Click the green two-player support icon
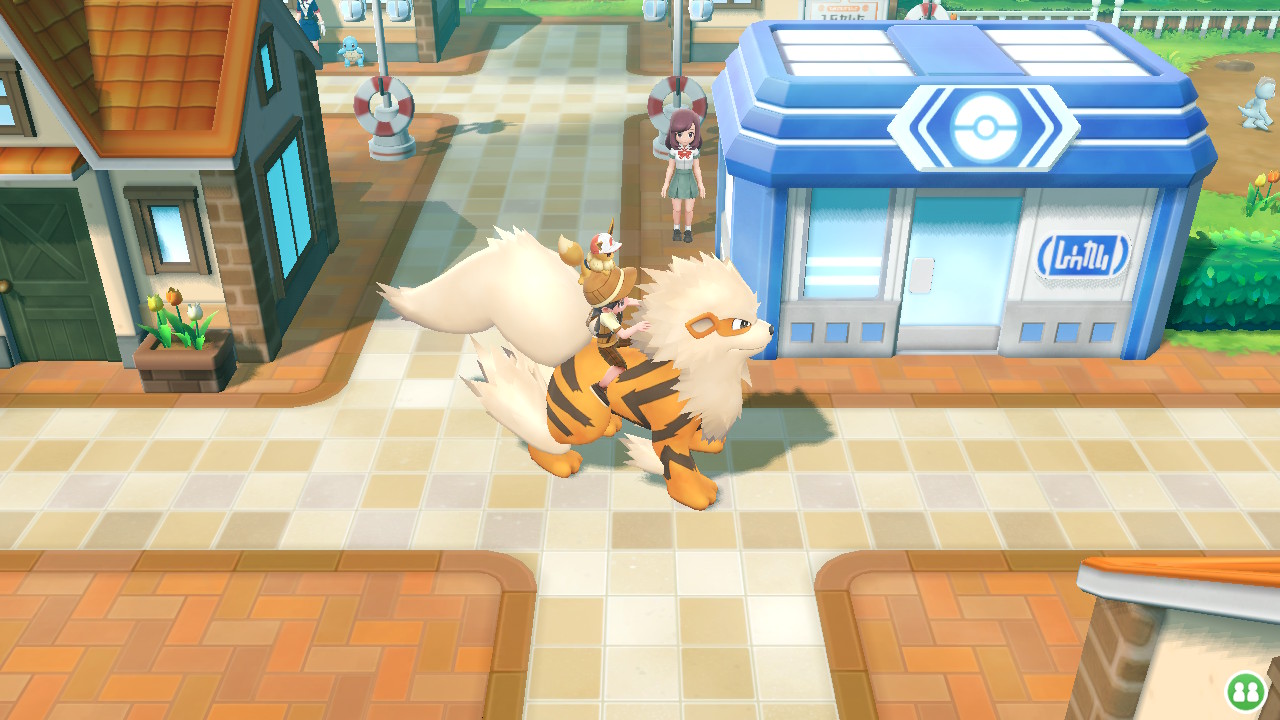This screenshot has width=1280, height=720. coord(1245,691)
